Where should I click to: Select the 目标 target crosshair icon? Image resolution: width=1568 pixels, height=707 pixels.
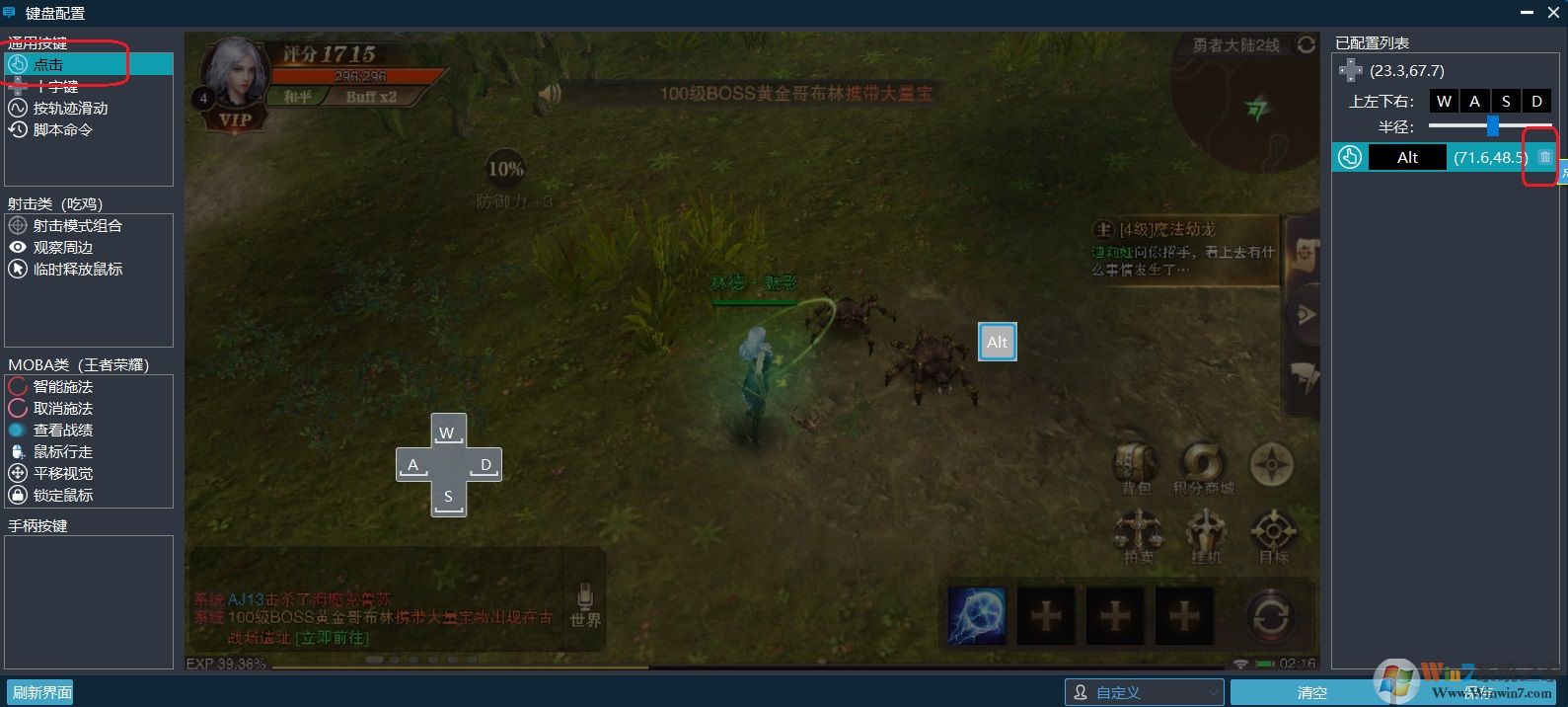pyautogui.click(x=1273, y=533)
